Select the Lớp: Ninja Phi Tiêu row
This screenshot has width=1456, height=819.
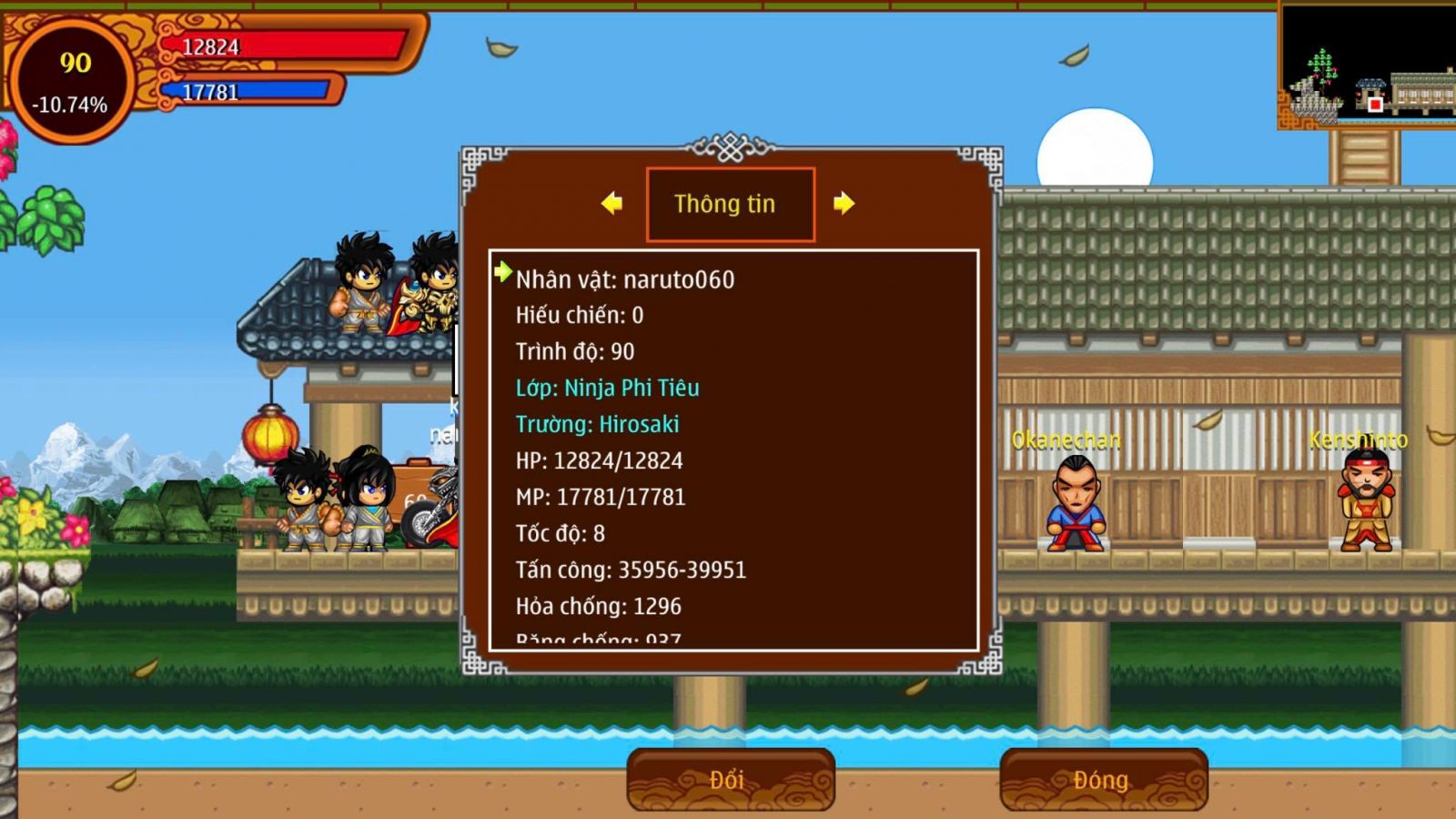(x=607, y=388)
